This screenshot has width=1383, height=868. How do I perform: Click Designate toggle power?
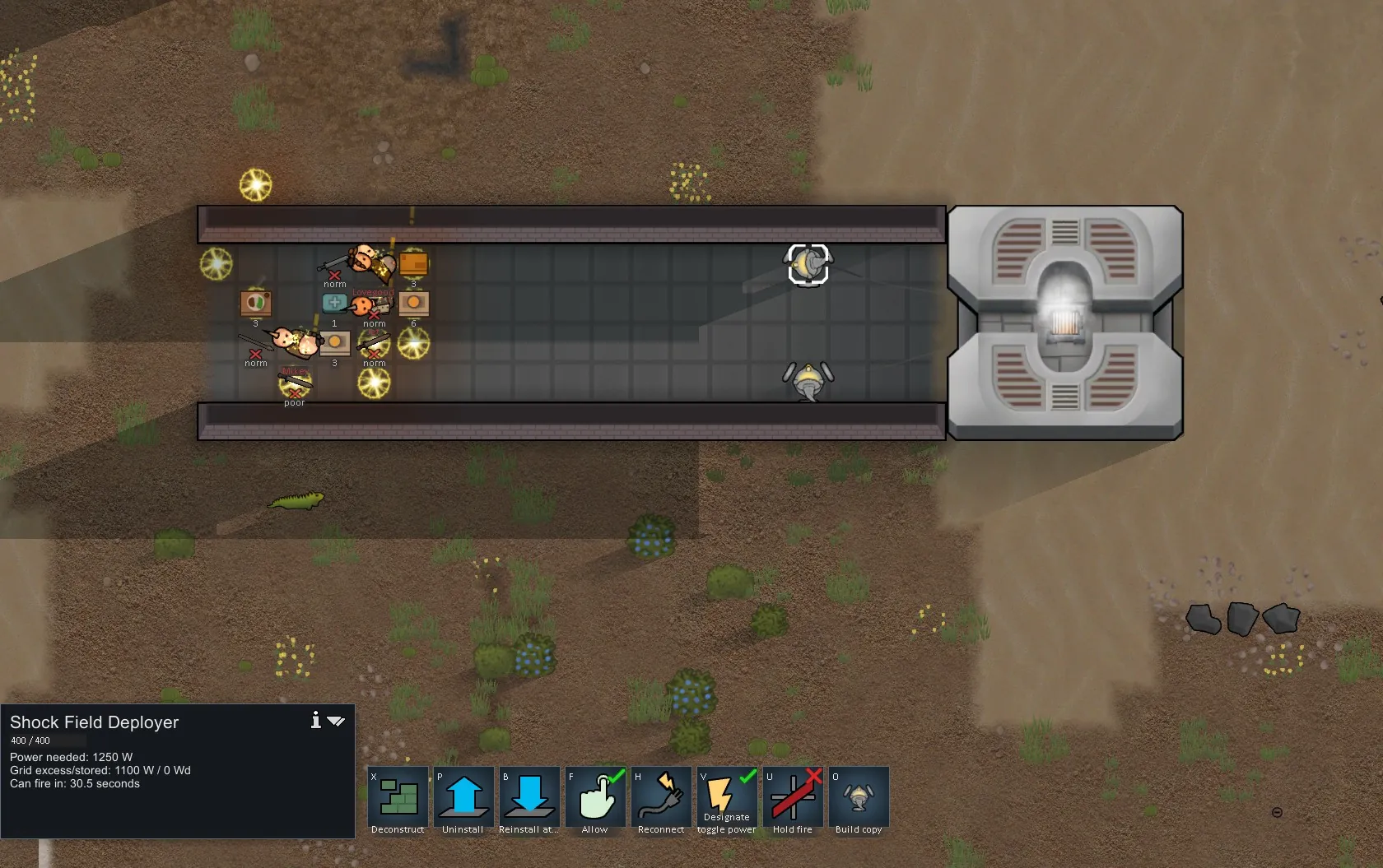point(727,796)
